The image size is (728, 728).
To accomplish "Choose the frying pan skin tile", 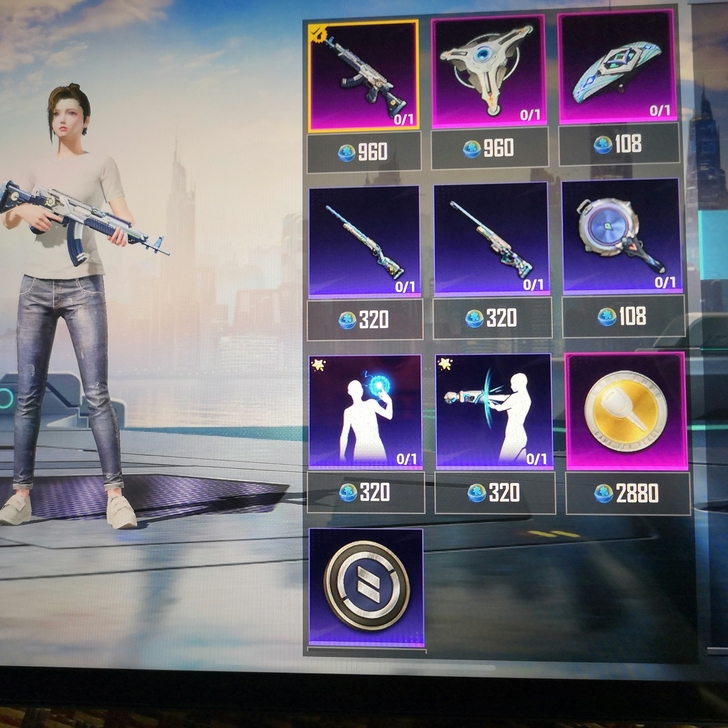I will tap(620, 237).
